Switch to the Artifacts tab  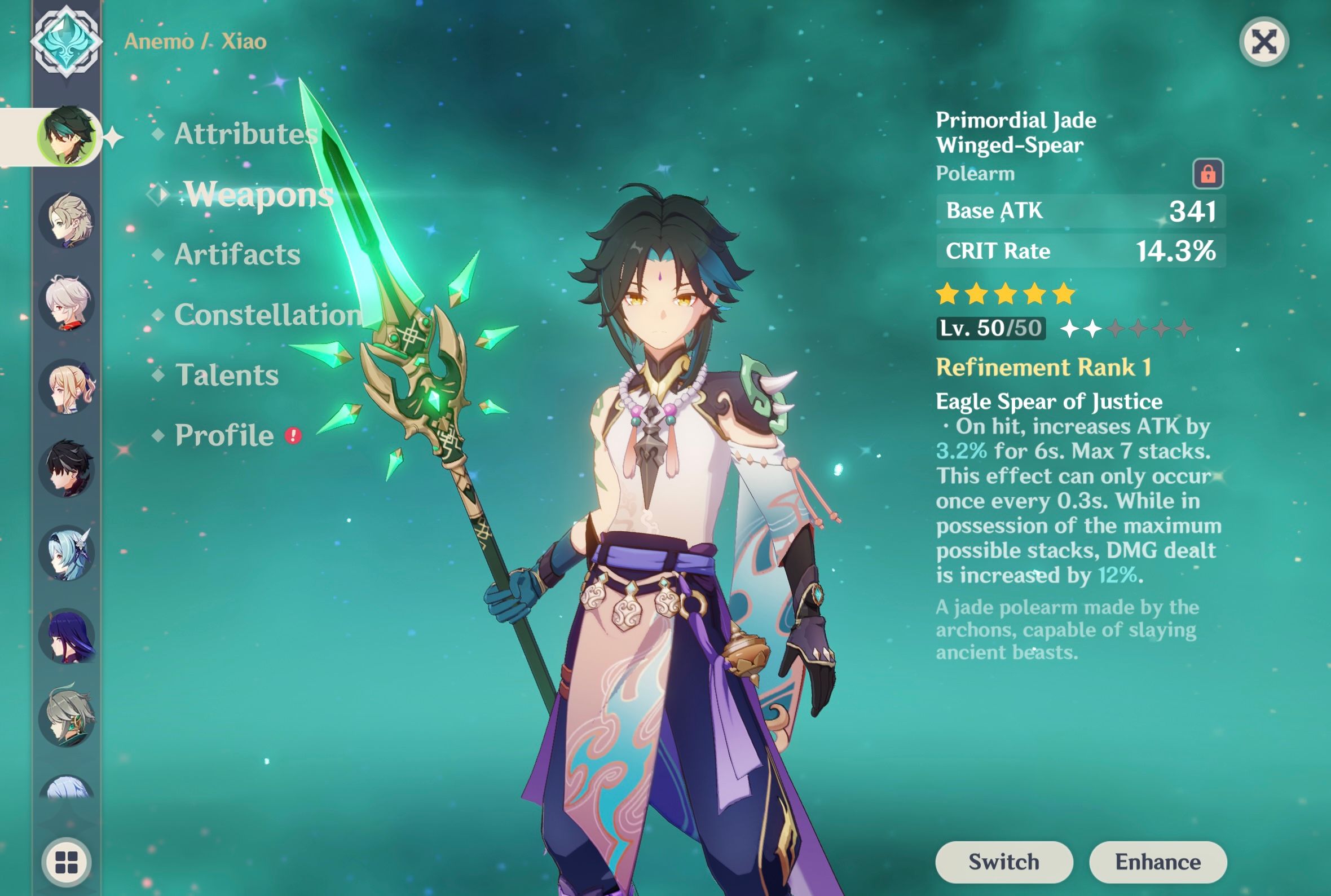(237, 254)
